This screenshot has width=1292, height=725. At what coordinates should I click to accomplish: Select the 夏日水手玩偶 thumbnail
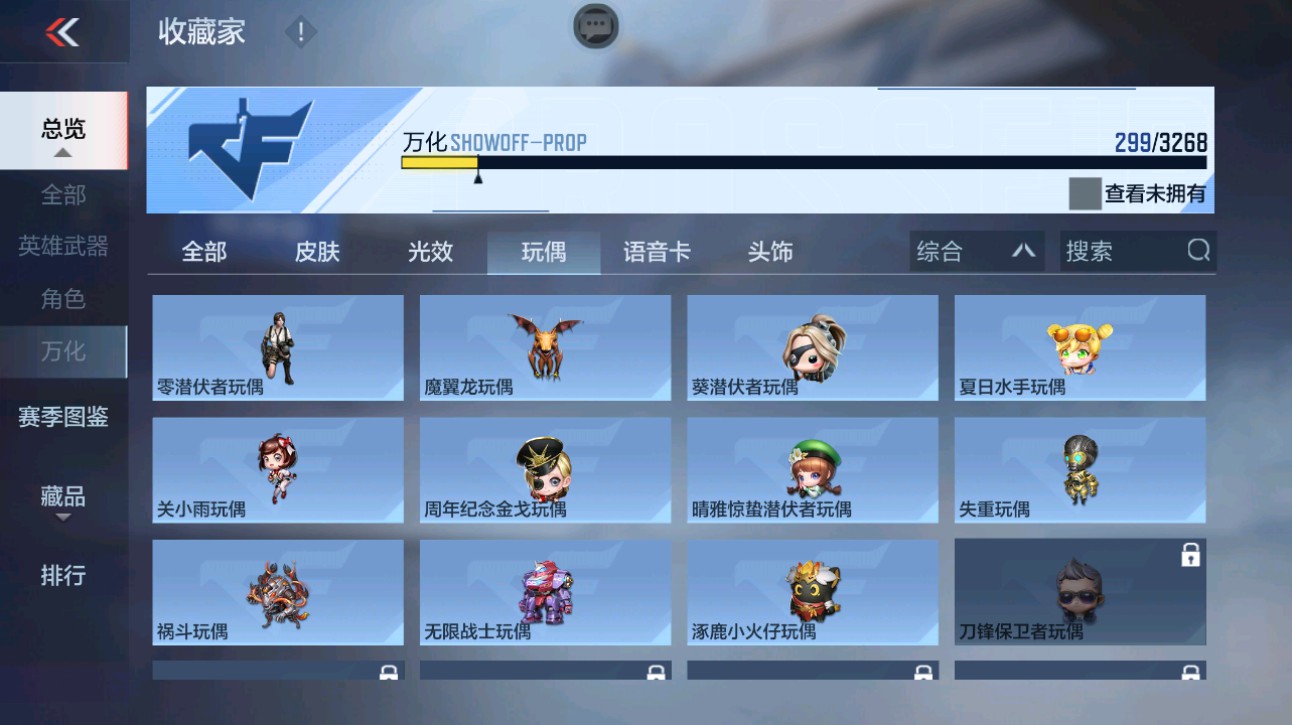(1079, 347)
